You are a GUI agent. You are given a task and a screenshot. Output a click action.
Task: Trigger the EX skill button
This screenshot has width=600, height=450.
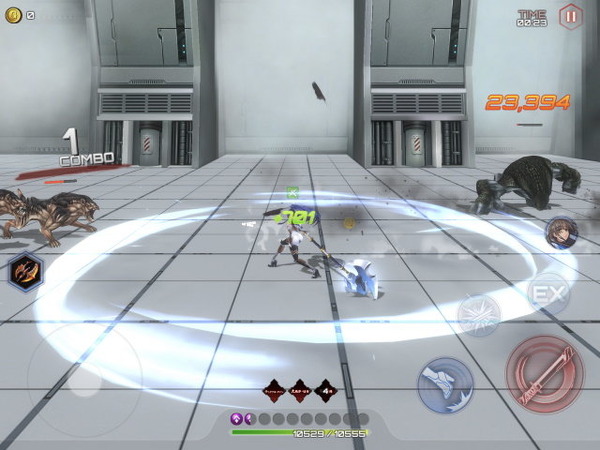point(548,294)
